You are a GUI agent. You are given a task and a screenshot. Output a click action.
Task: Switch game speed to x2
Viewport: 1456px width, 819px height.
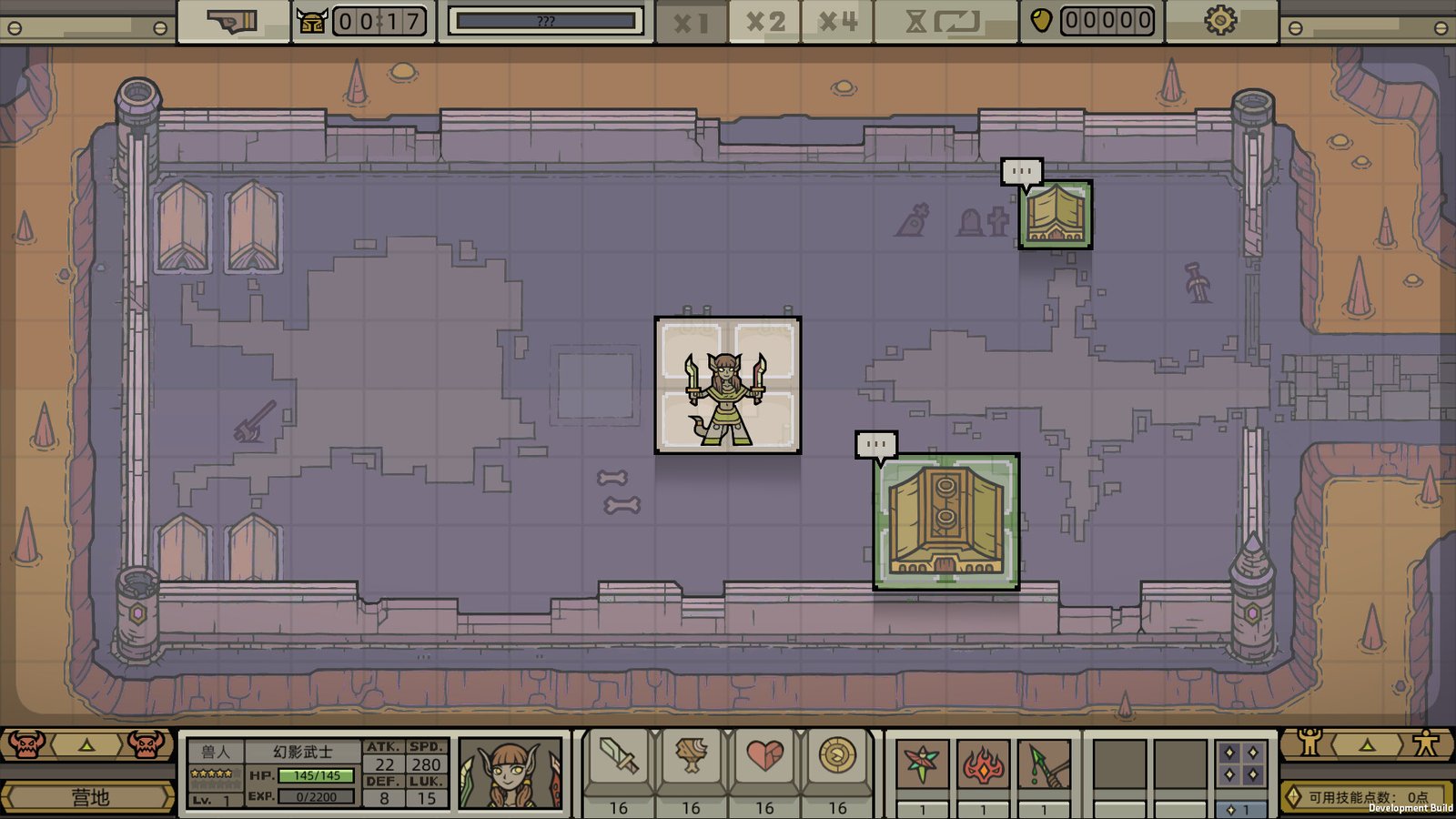click(764, 22)
